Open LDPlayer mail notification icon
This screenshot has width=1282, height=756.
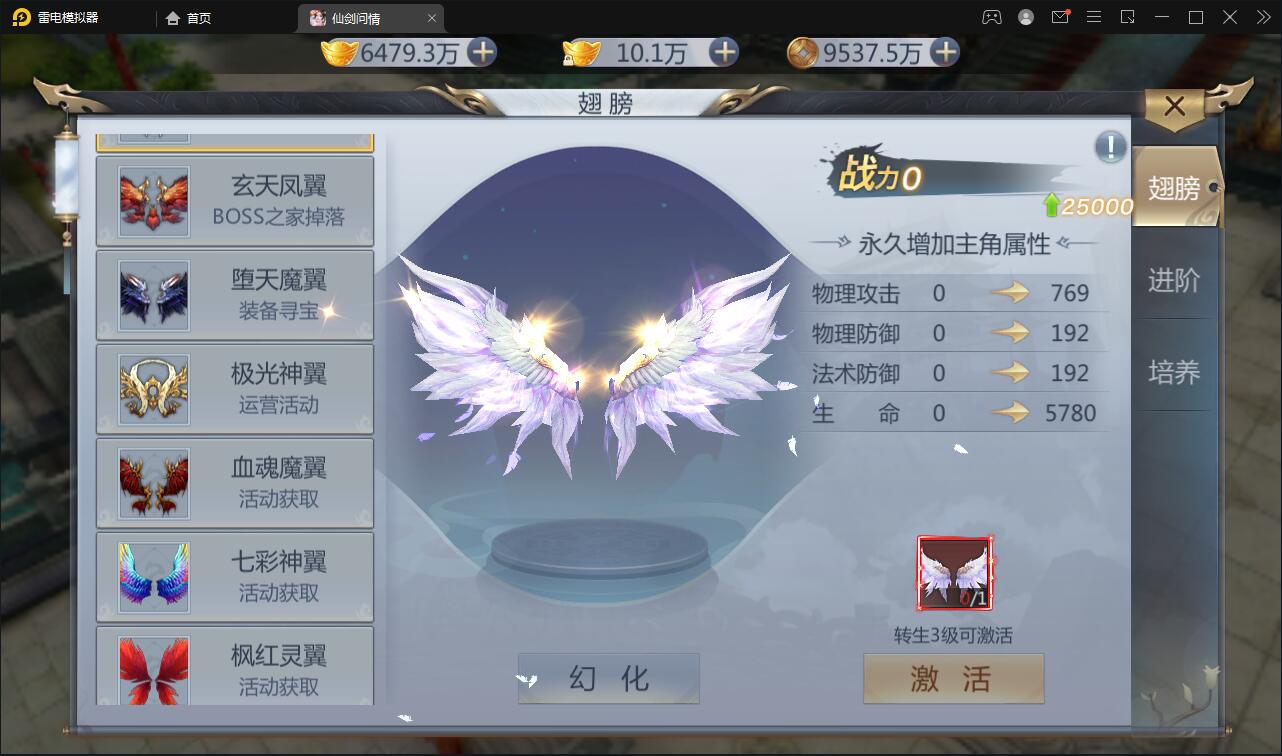pos(1062,17)
